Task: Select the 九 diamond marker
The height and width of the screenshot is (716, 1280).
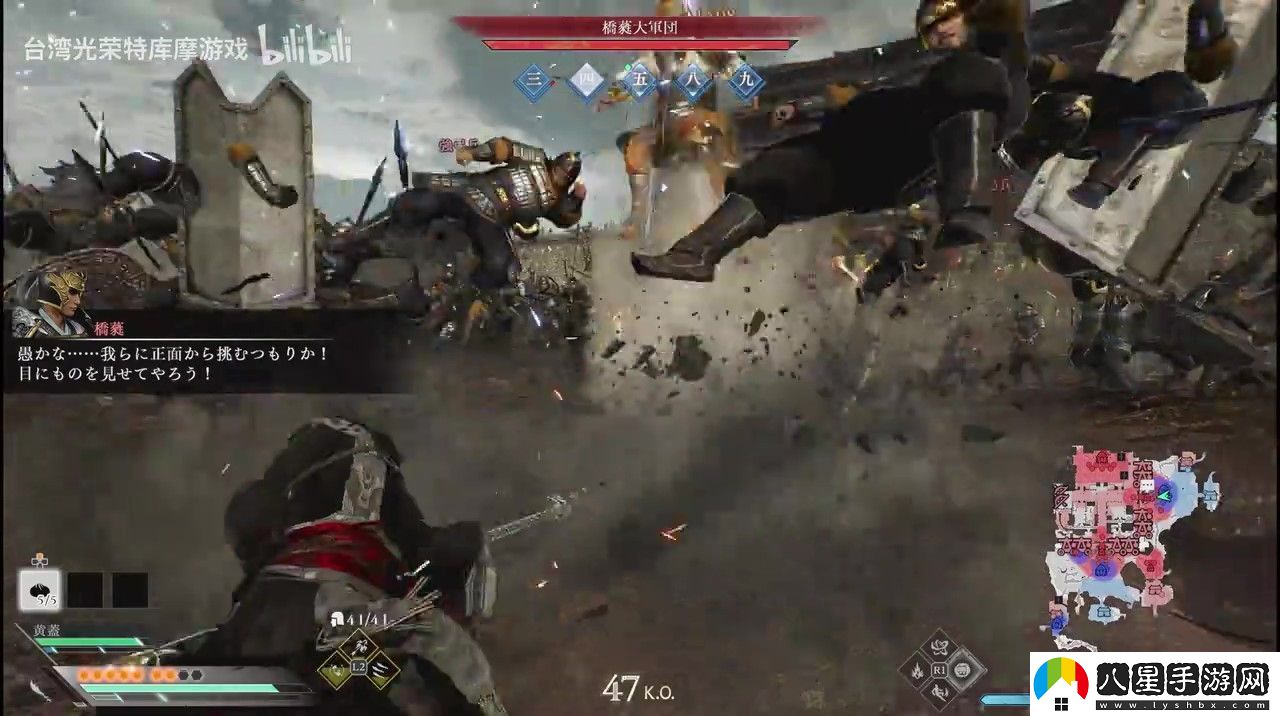Action: [x=745, y=83]
